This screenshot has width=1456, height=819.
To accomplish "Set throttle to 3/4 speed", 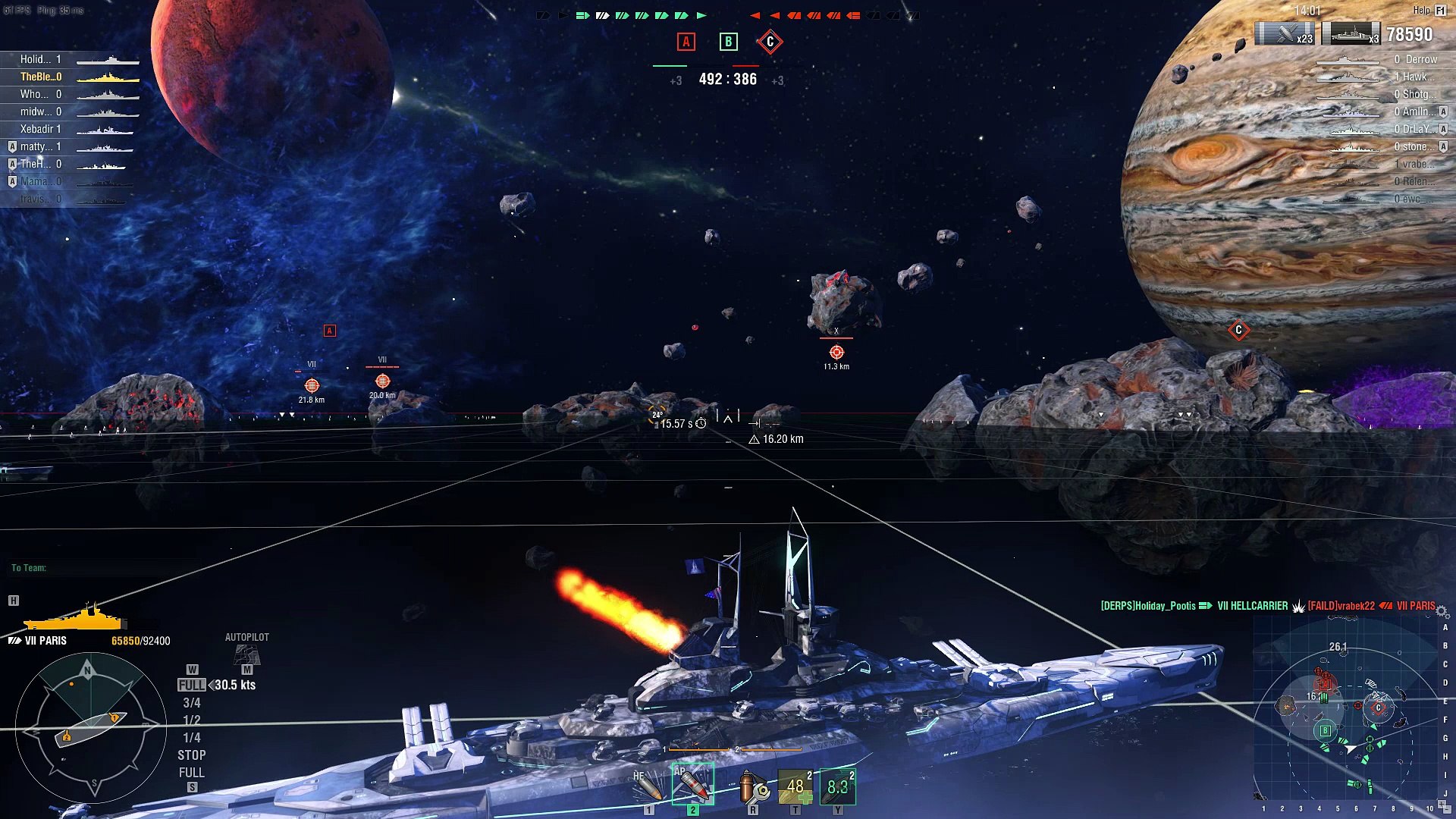I will click(x=192, y=703).
